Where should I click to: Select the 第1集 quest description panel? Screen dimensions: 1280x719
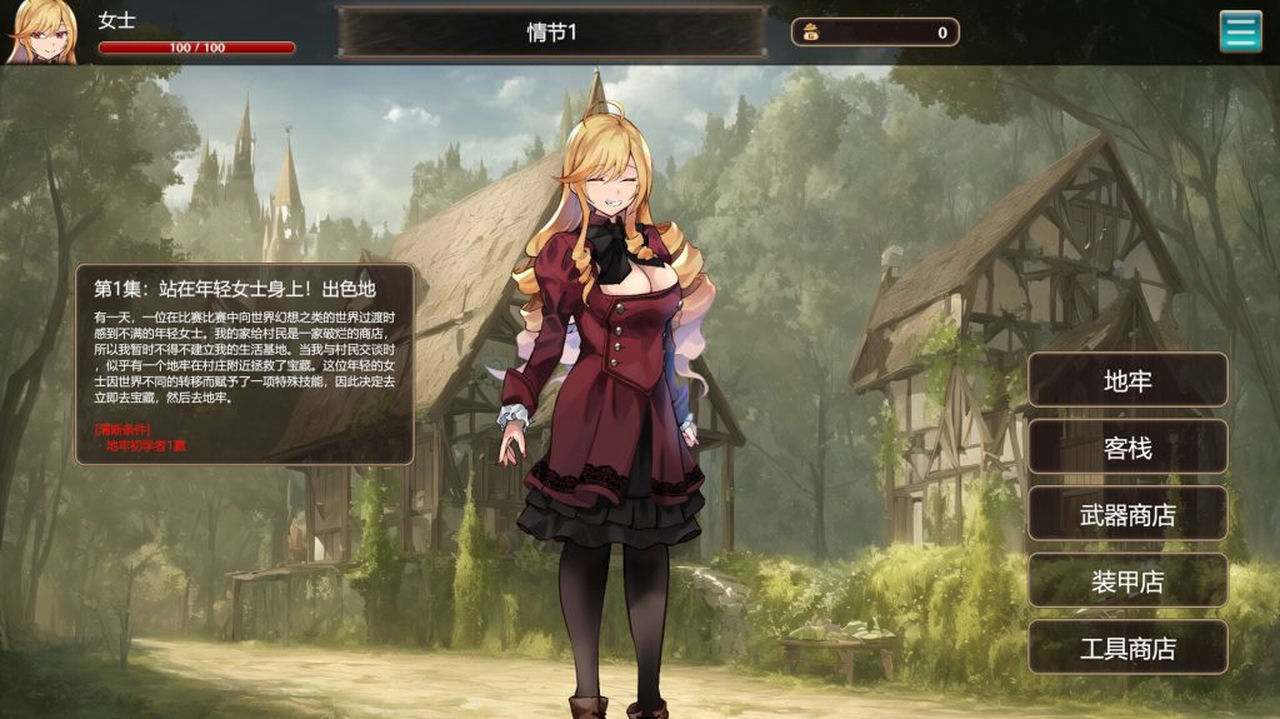click(245, 364)
